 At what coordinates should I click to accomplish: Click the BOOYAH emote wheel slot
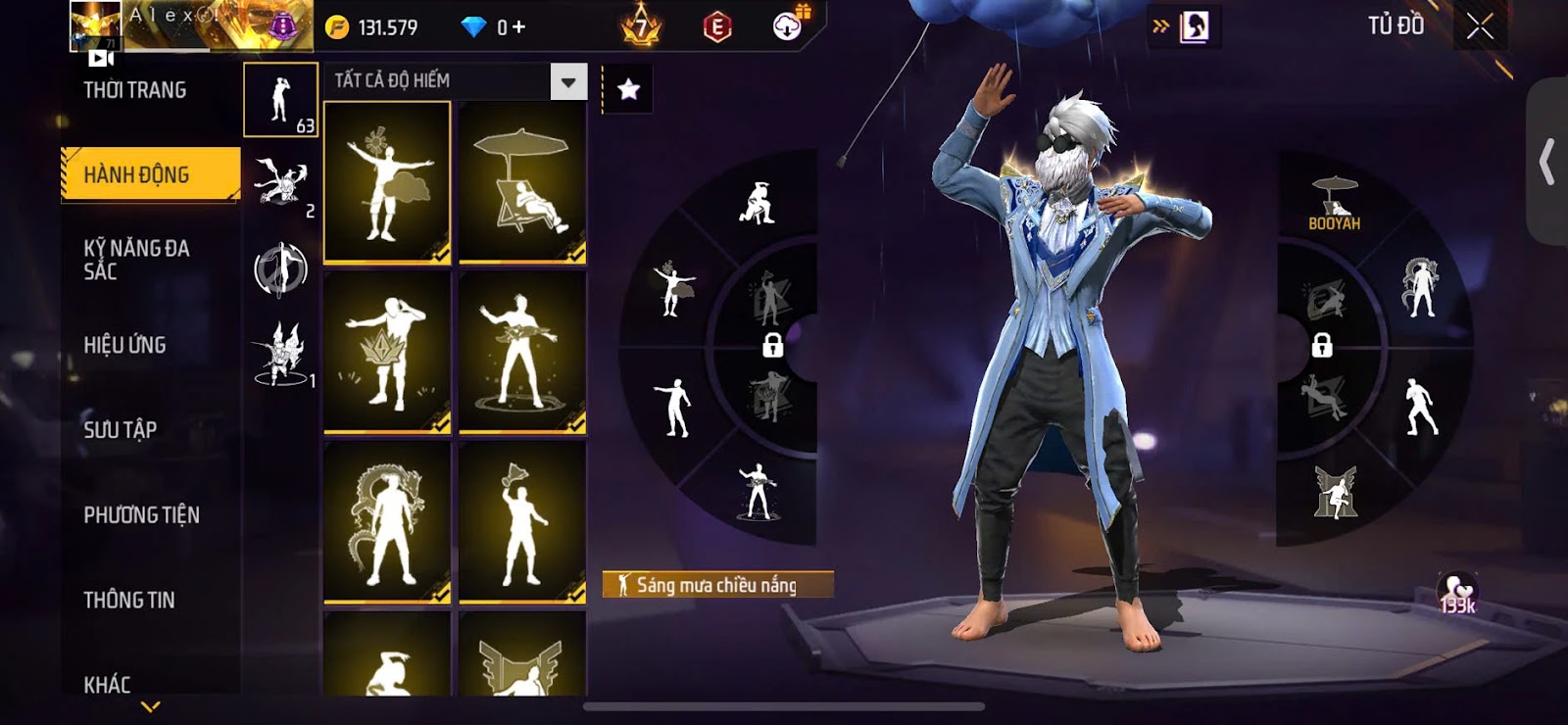click(x=1334, y=204)
